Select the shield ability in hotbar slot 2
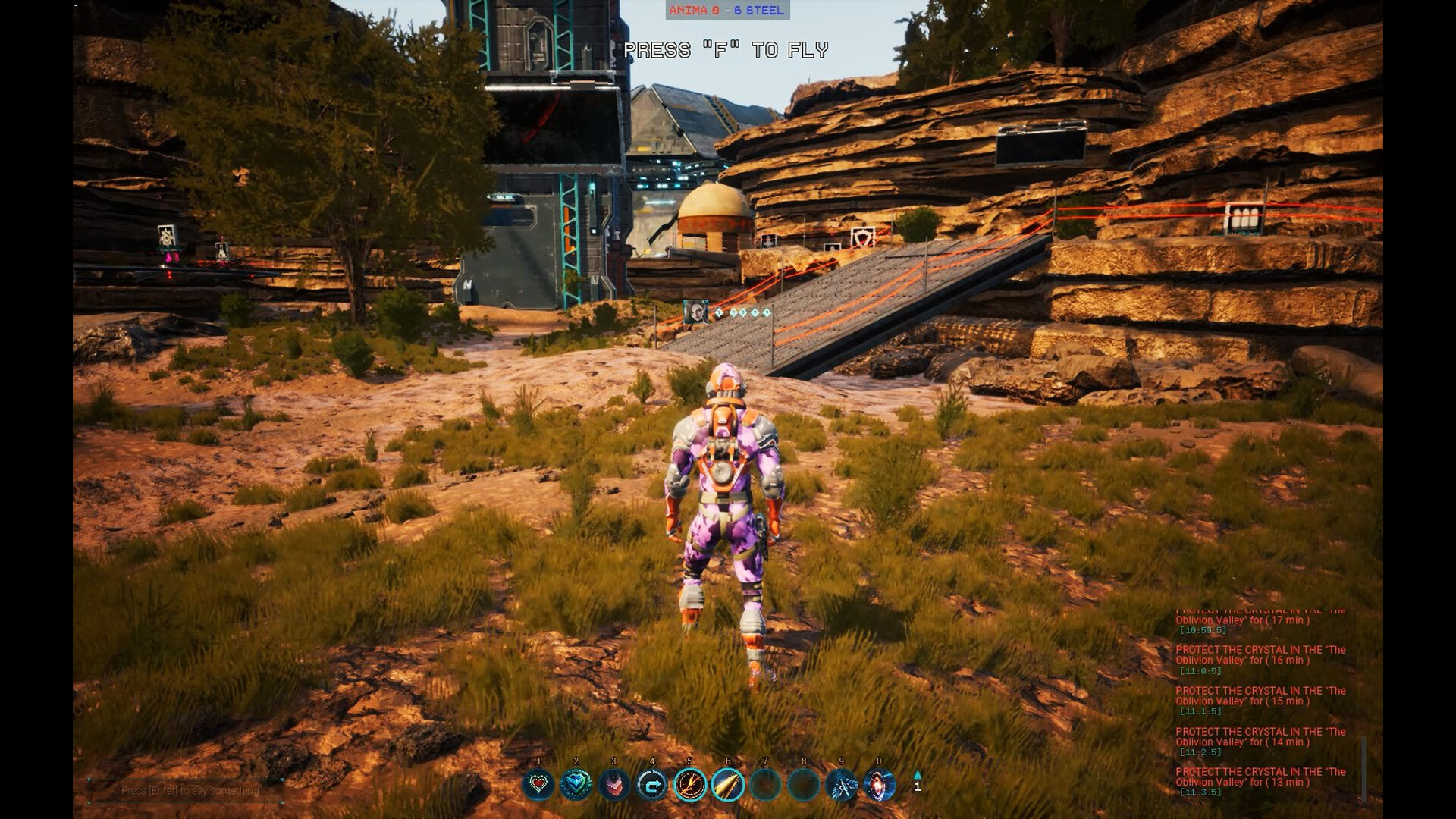The width and height of the screenshot is (1456, 819). pos(576,786)
